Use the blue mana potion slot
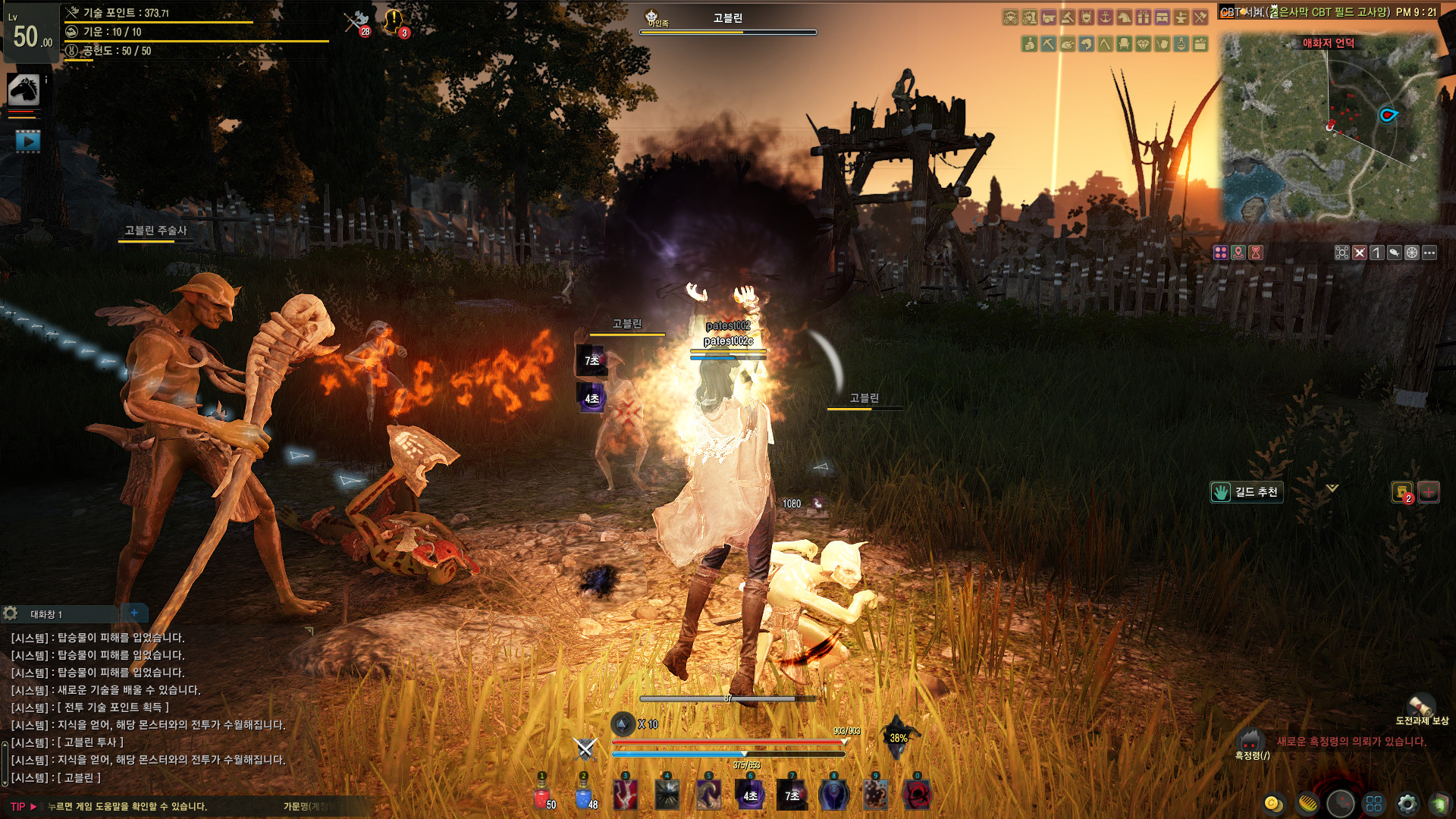The image size is (1456, 819). pyautogui.click(x=584, y=796)
